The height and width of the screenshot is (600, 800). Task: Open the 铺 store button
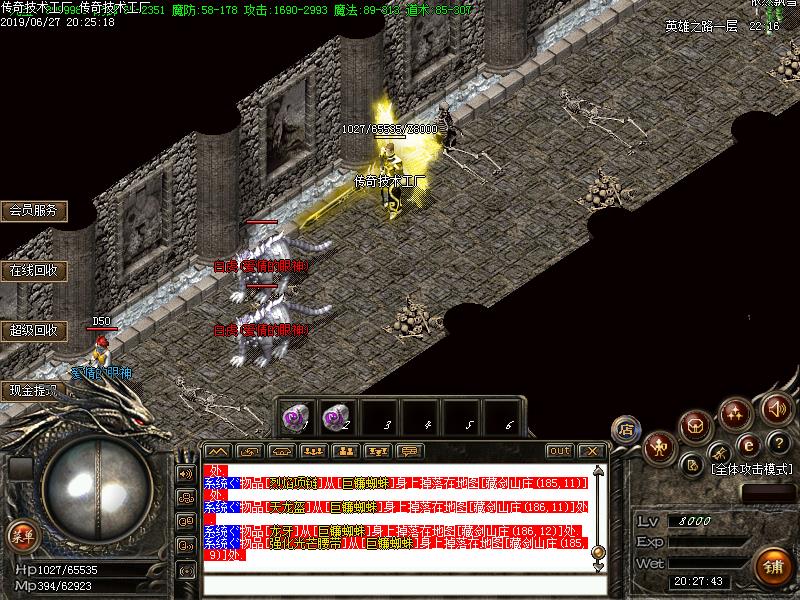[x=772, y=567]
